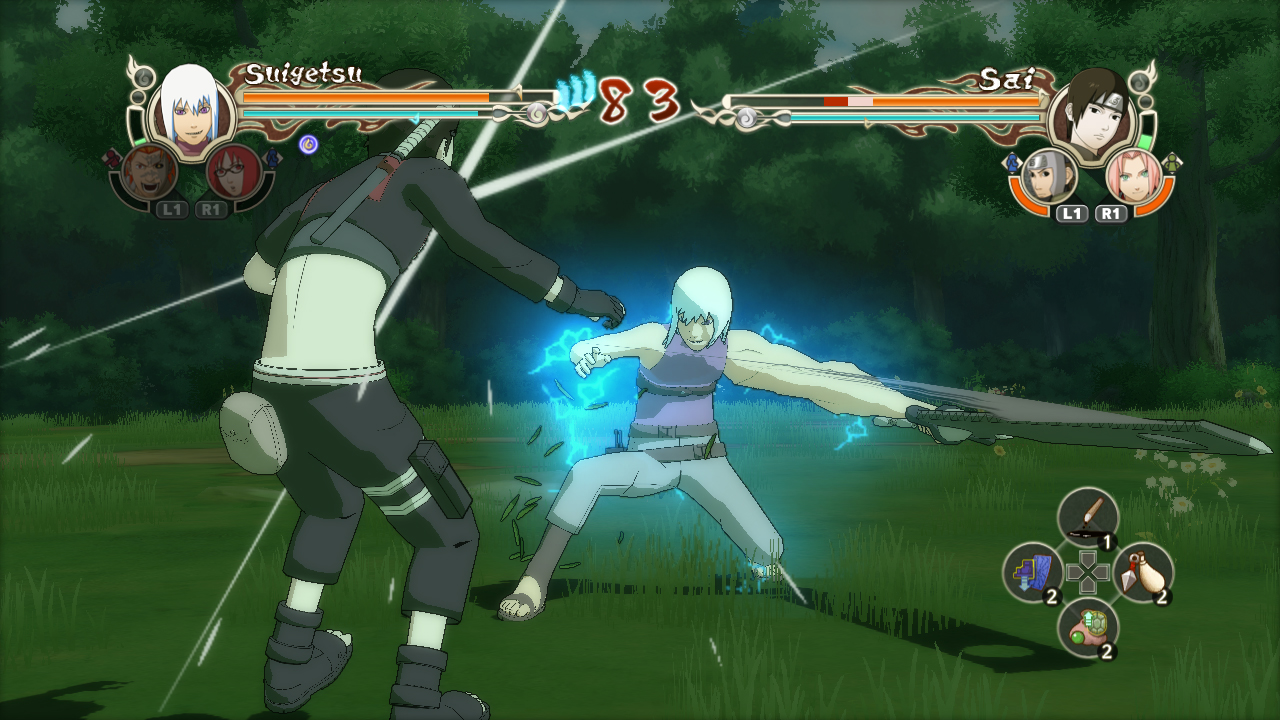Image resolution: width=1280 pixels, height=720 pixels.
Task: Select the kunai pouch item in the item wheel
Action: (x=1144, y=572)
